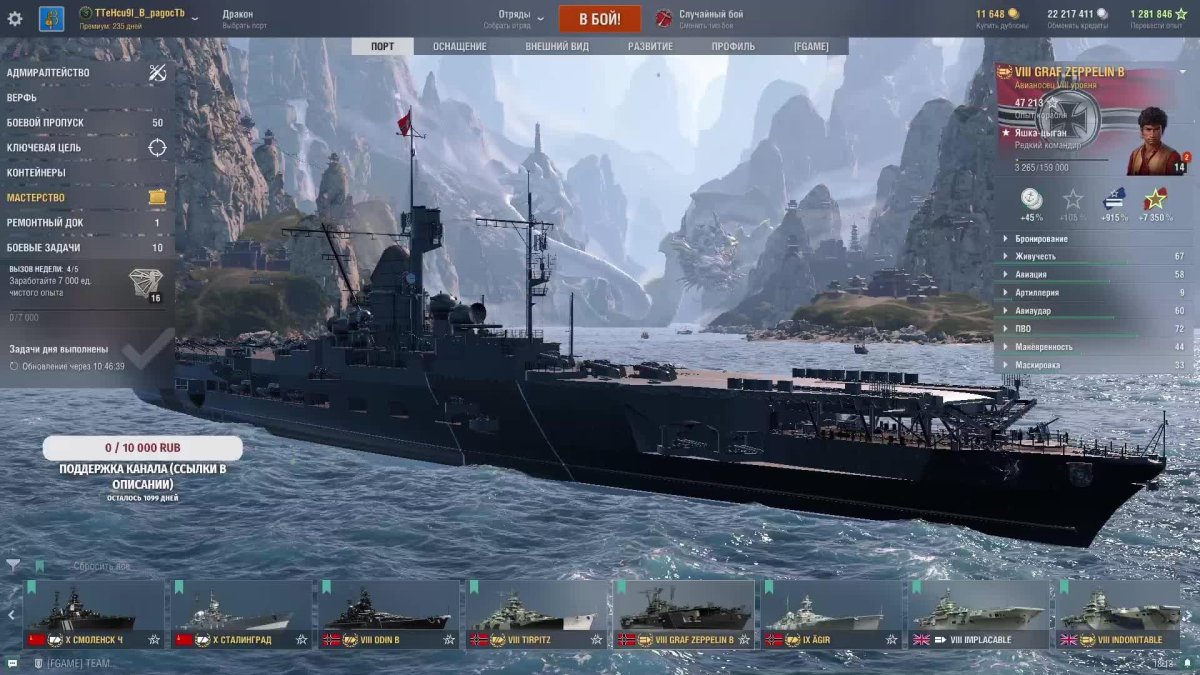Open the [FGAME] clan tab
This screenshot has width=1200, height=675.
click(810, 47)
